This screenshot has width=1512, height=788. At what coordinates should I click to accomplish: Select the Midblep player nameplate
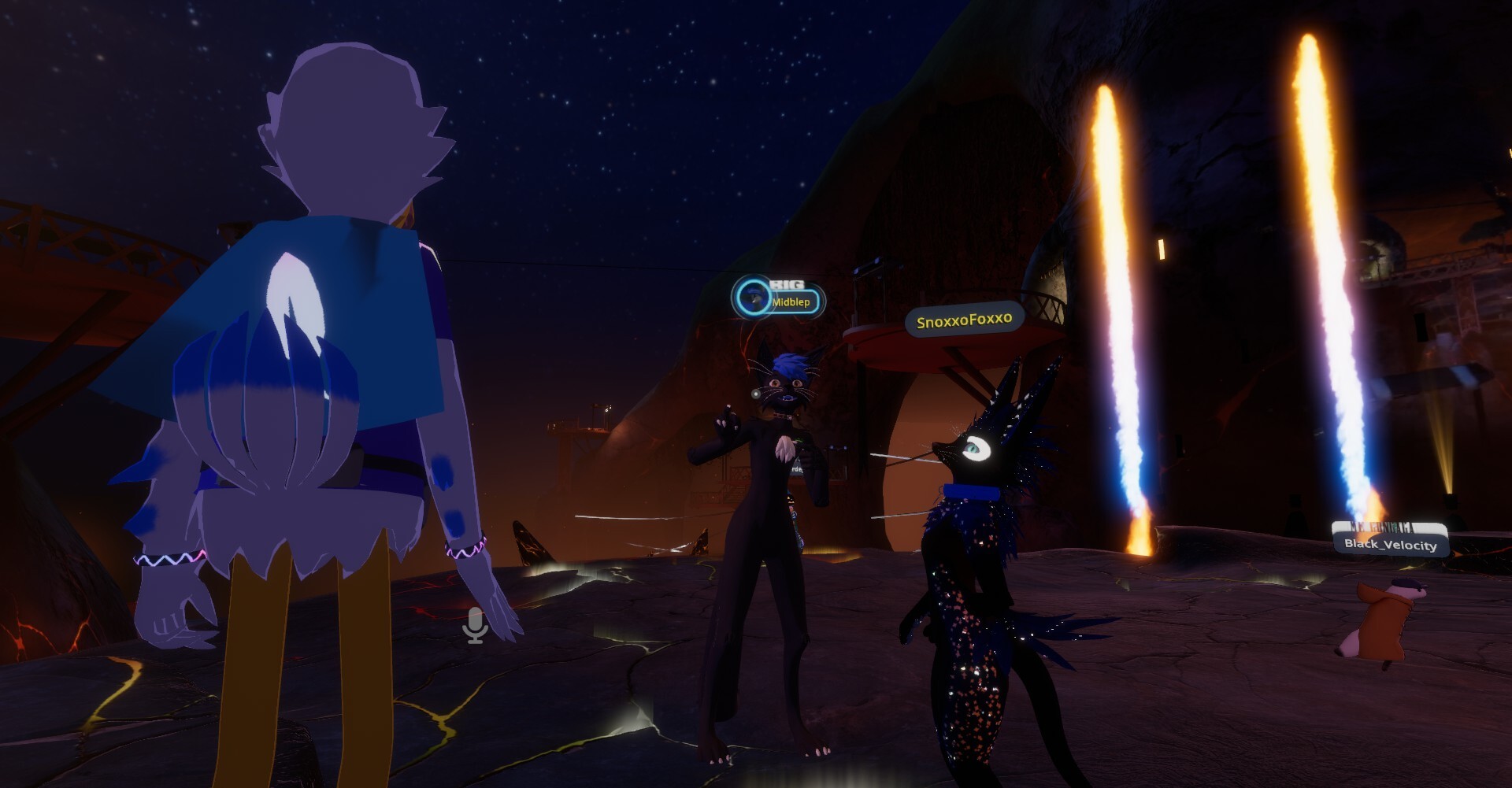tap(789, 302)
